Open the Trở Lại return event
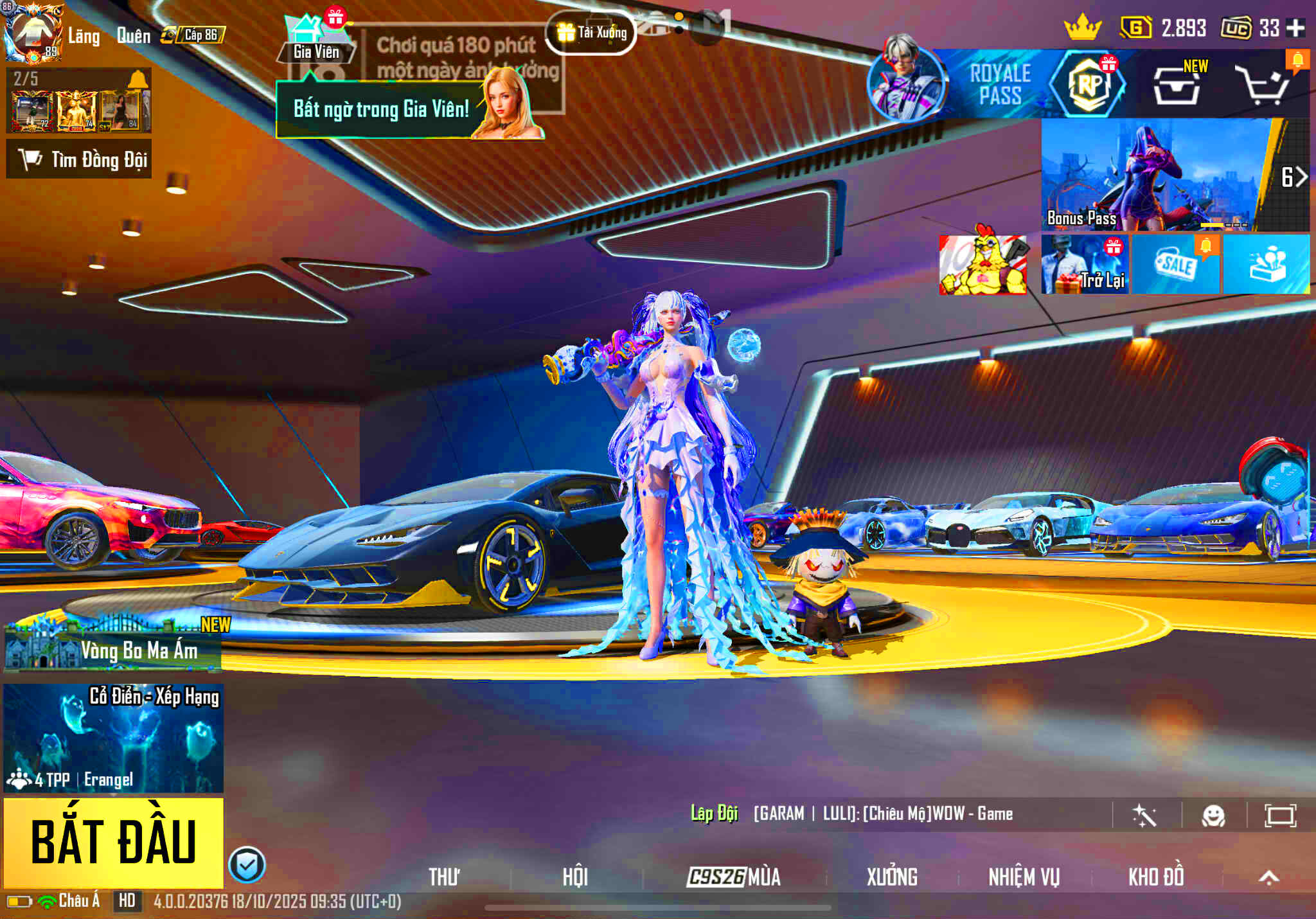This screenshot has height=919, width=1316. [1085, 265]
